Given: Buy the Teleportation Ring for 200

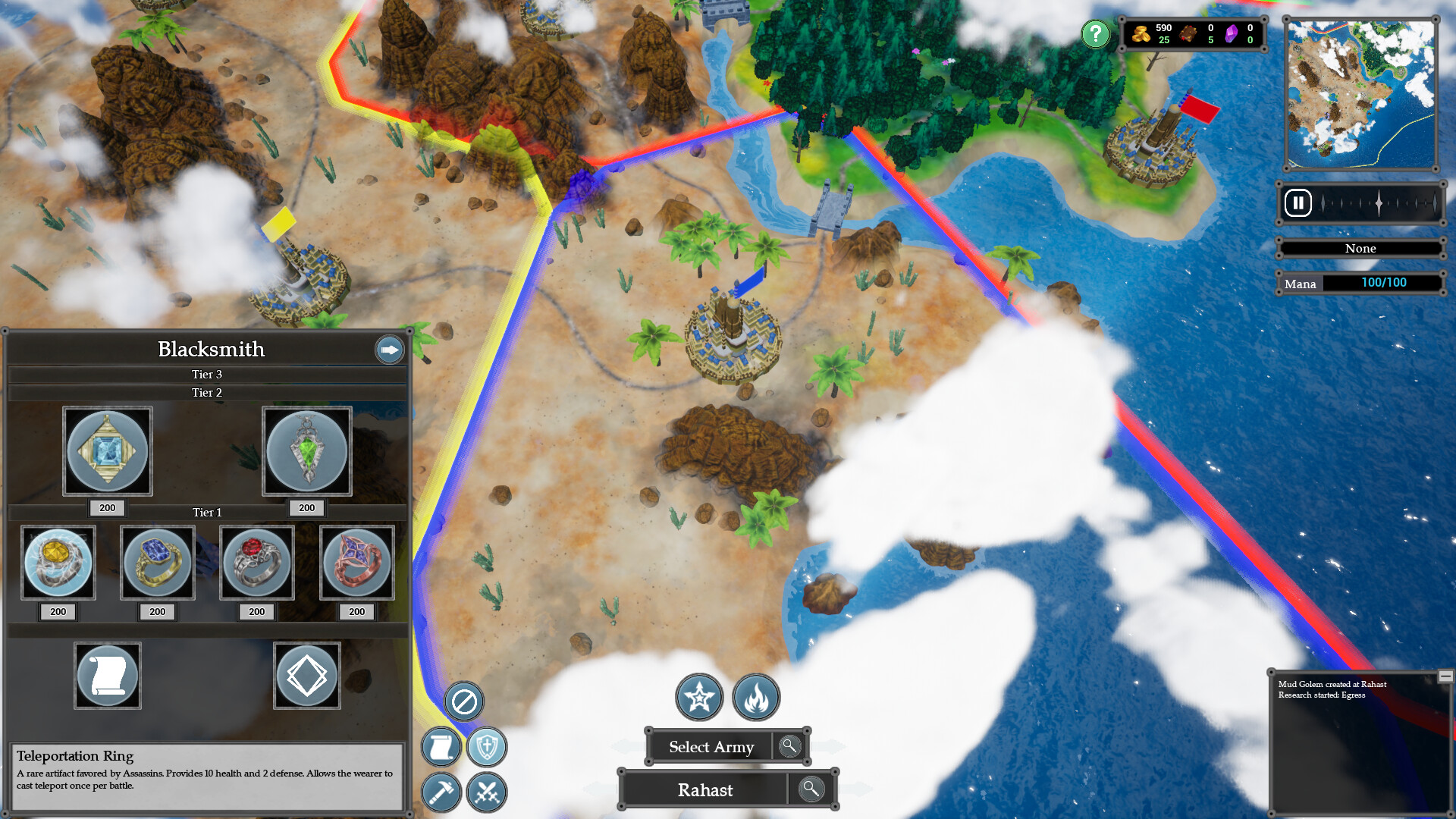Looking at the screenshot, I should [357, 611].
